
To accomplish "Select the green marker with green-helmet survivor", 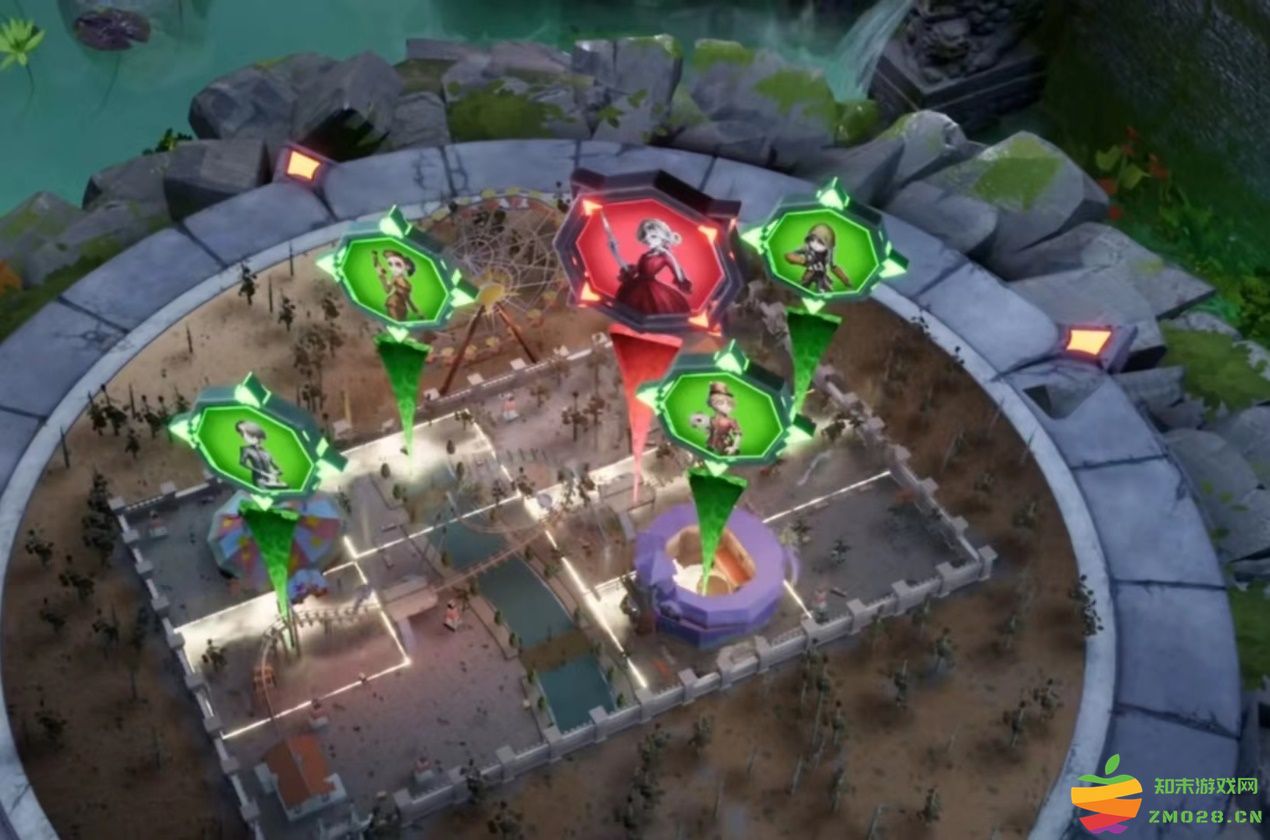I will pos(824,254).
